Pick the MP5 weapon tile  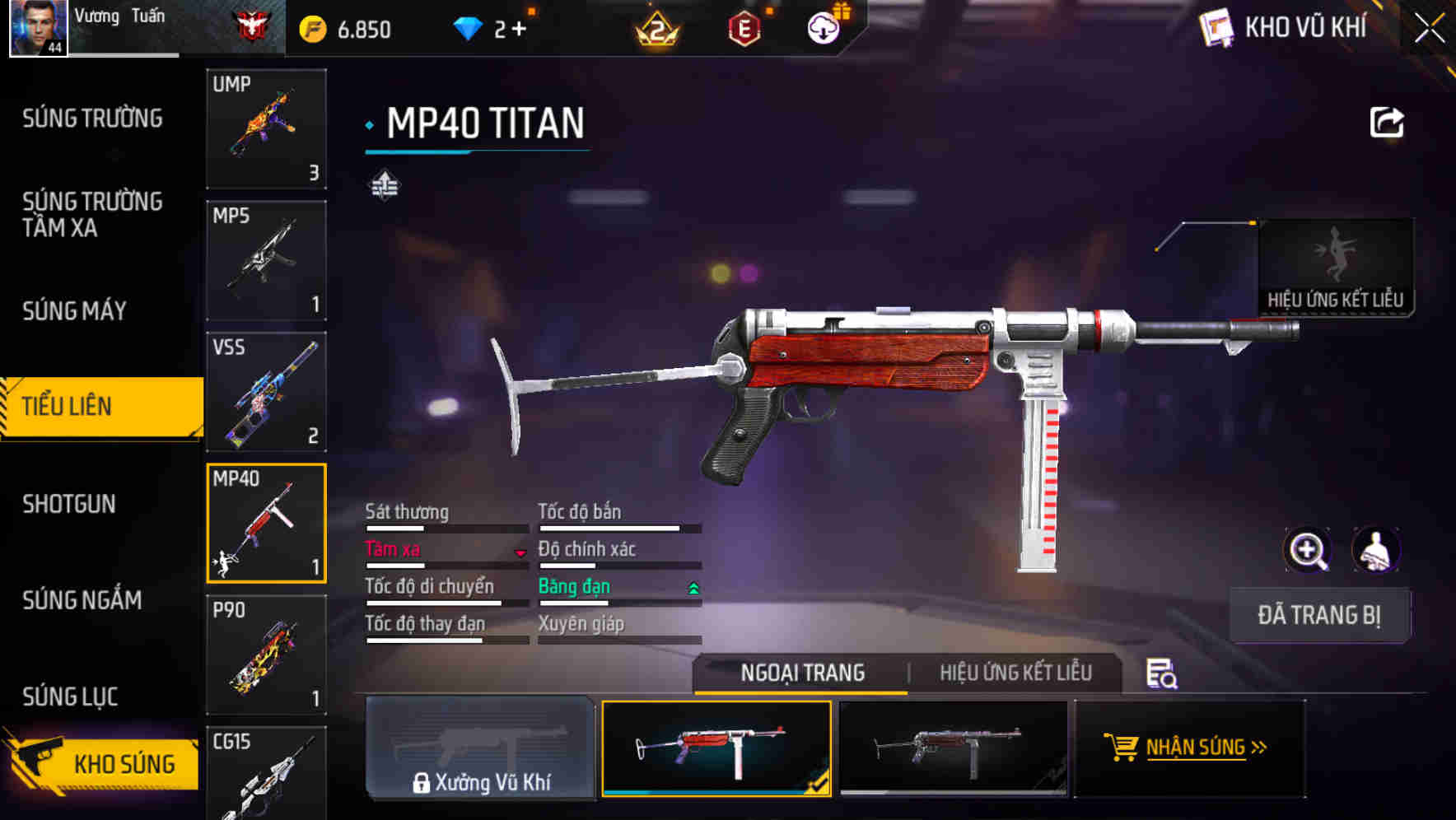pos(266,260)
